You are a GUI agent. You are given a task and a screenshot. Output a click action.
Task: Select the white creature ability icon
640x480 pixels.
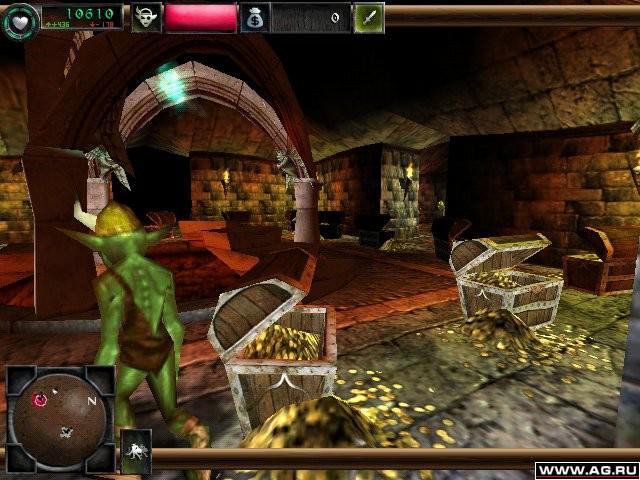coord(136,451)
